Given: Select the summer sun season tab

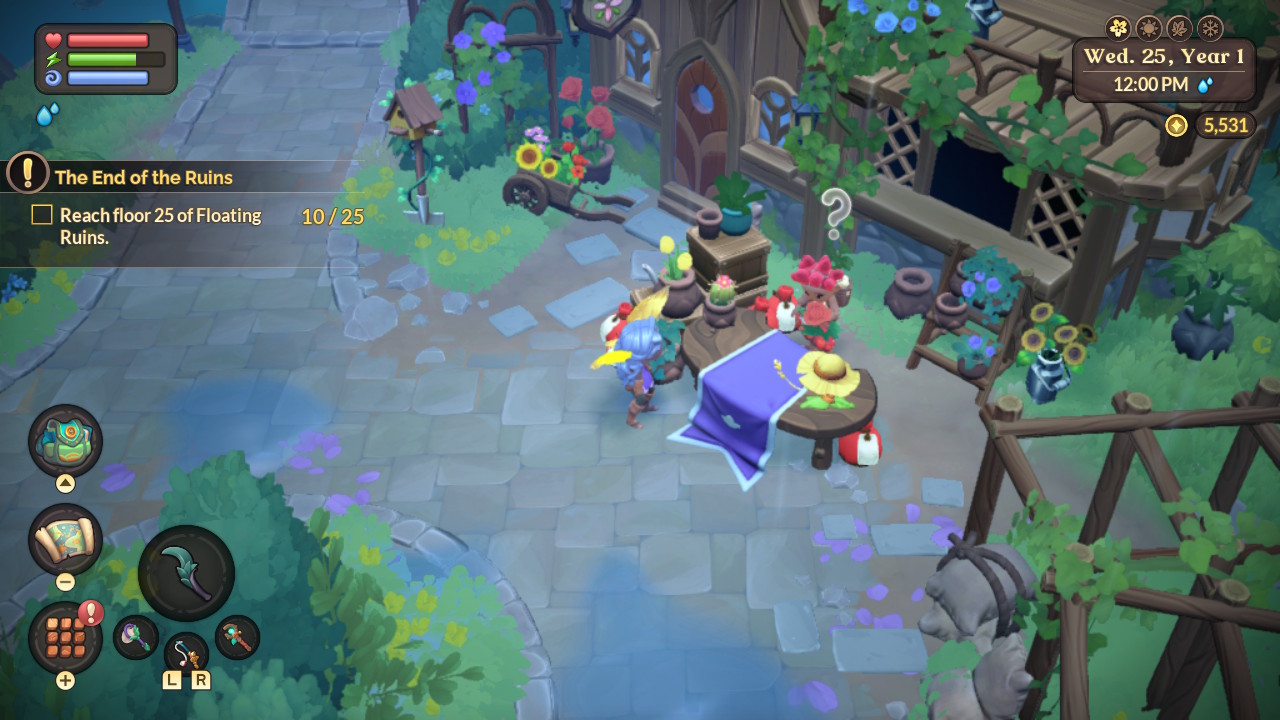Looking at the screenshot, I should (1150, 28).
